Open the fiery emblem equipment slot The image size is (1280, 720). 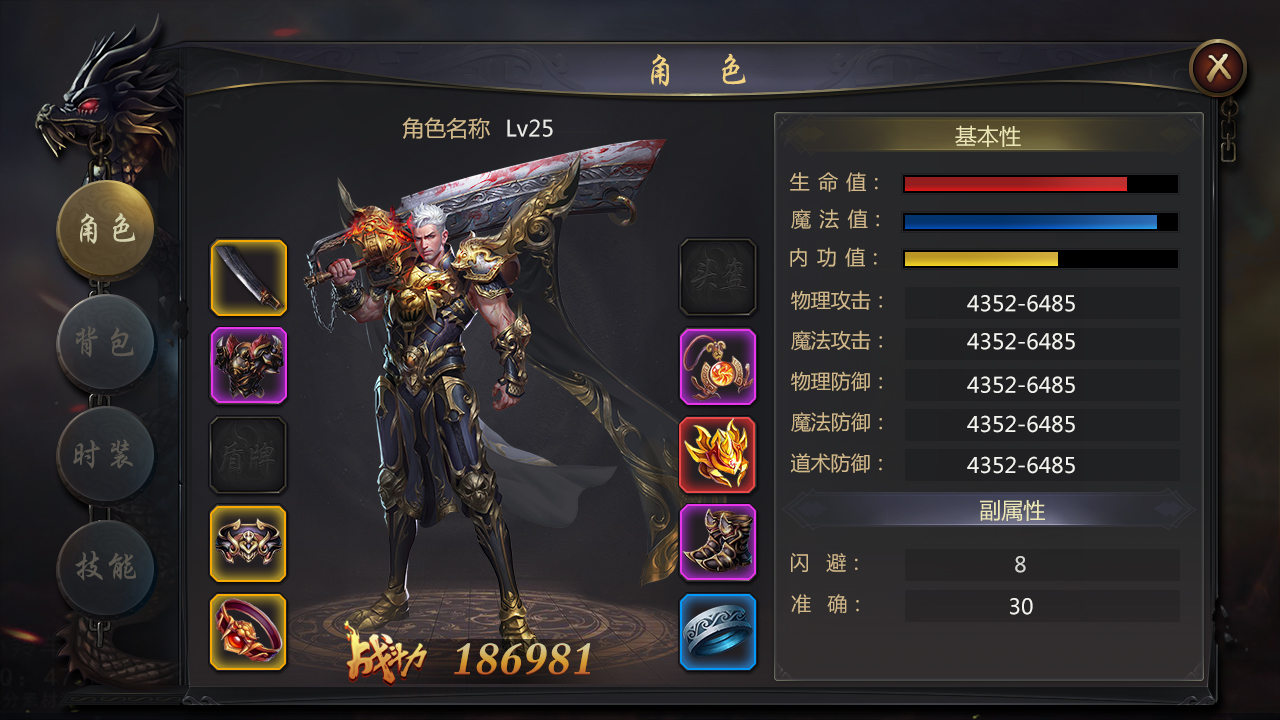717,455
